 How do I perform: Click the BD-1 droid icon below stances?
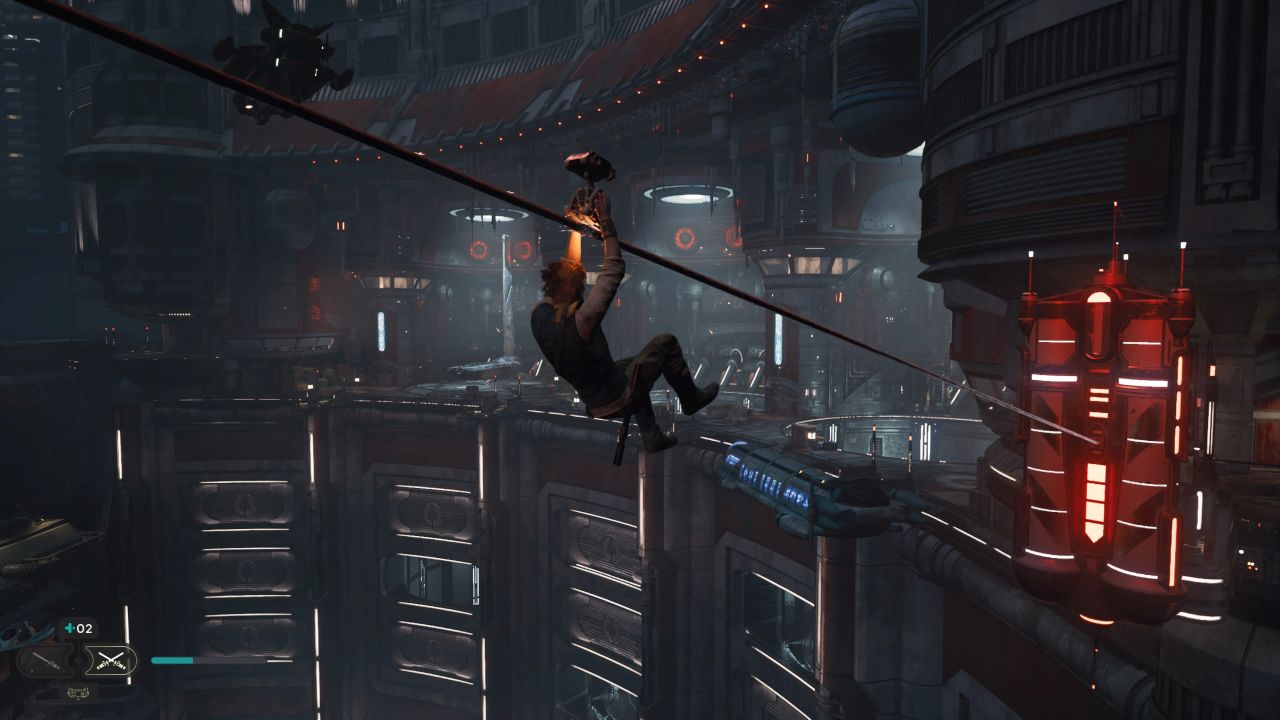pos(77,692)
